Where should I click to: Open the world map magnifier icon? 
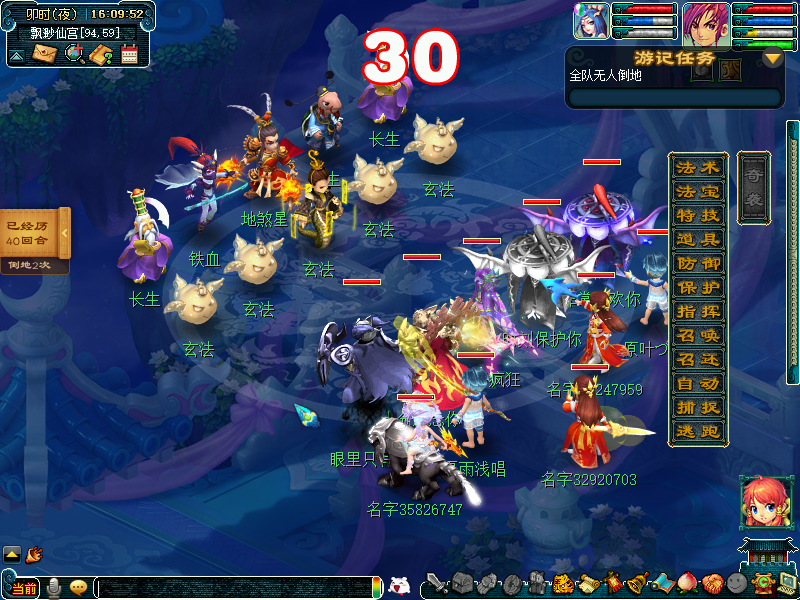73,54
